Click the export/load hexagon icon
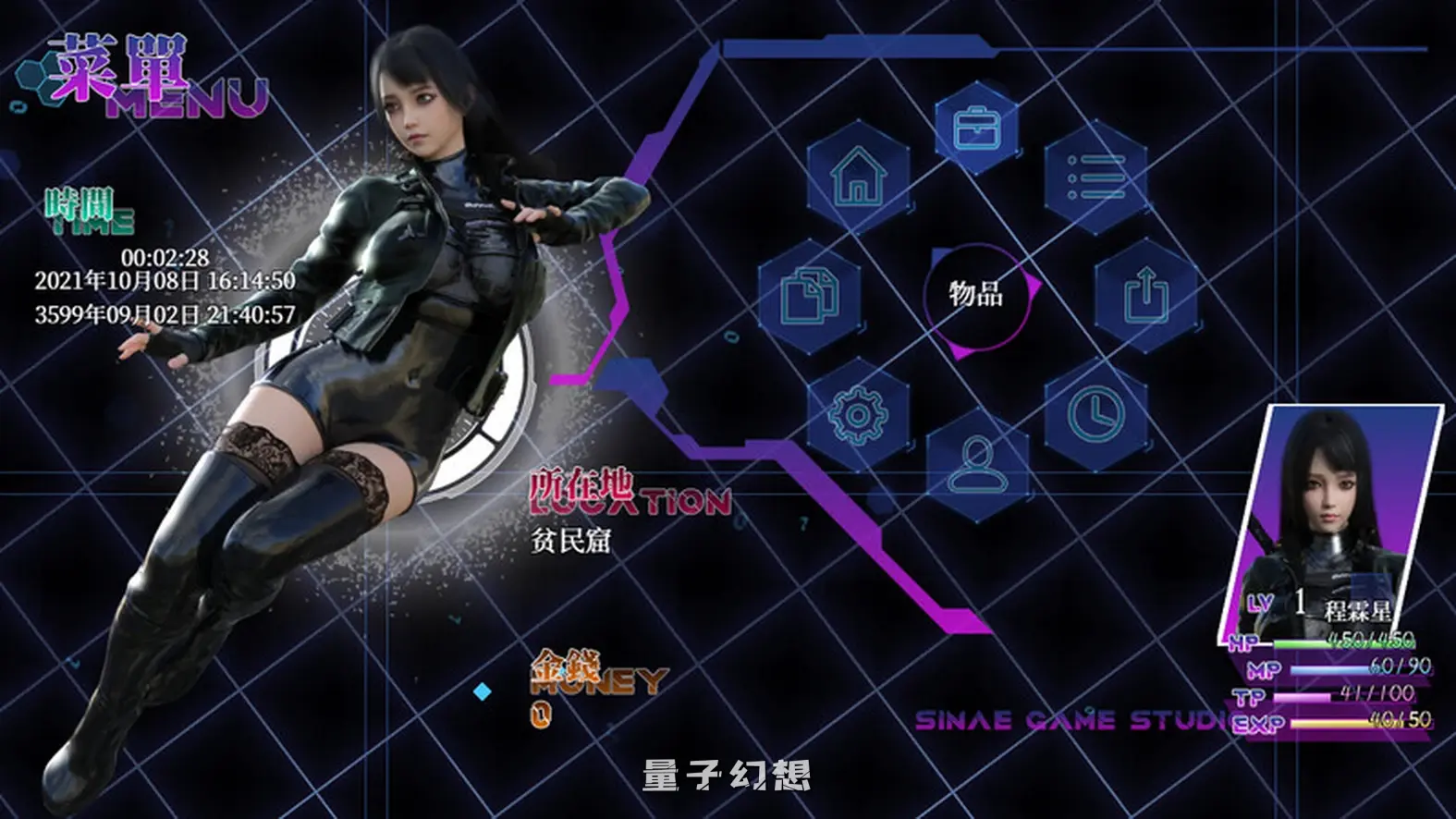1456x819 pixels. click(x=1146, y=296)
